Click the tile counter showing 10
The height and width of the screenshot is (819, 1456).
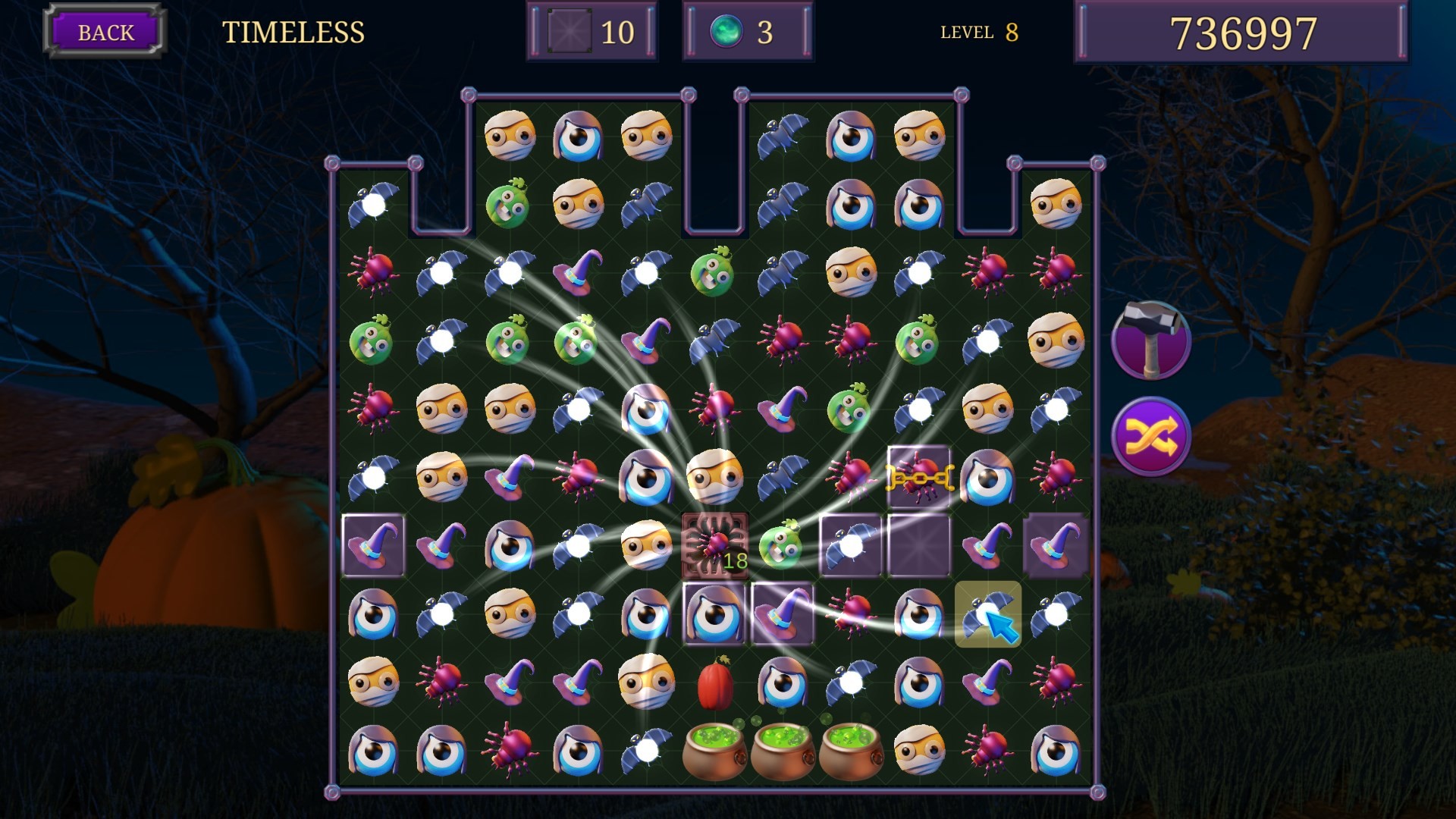coord(591,32)
